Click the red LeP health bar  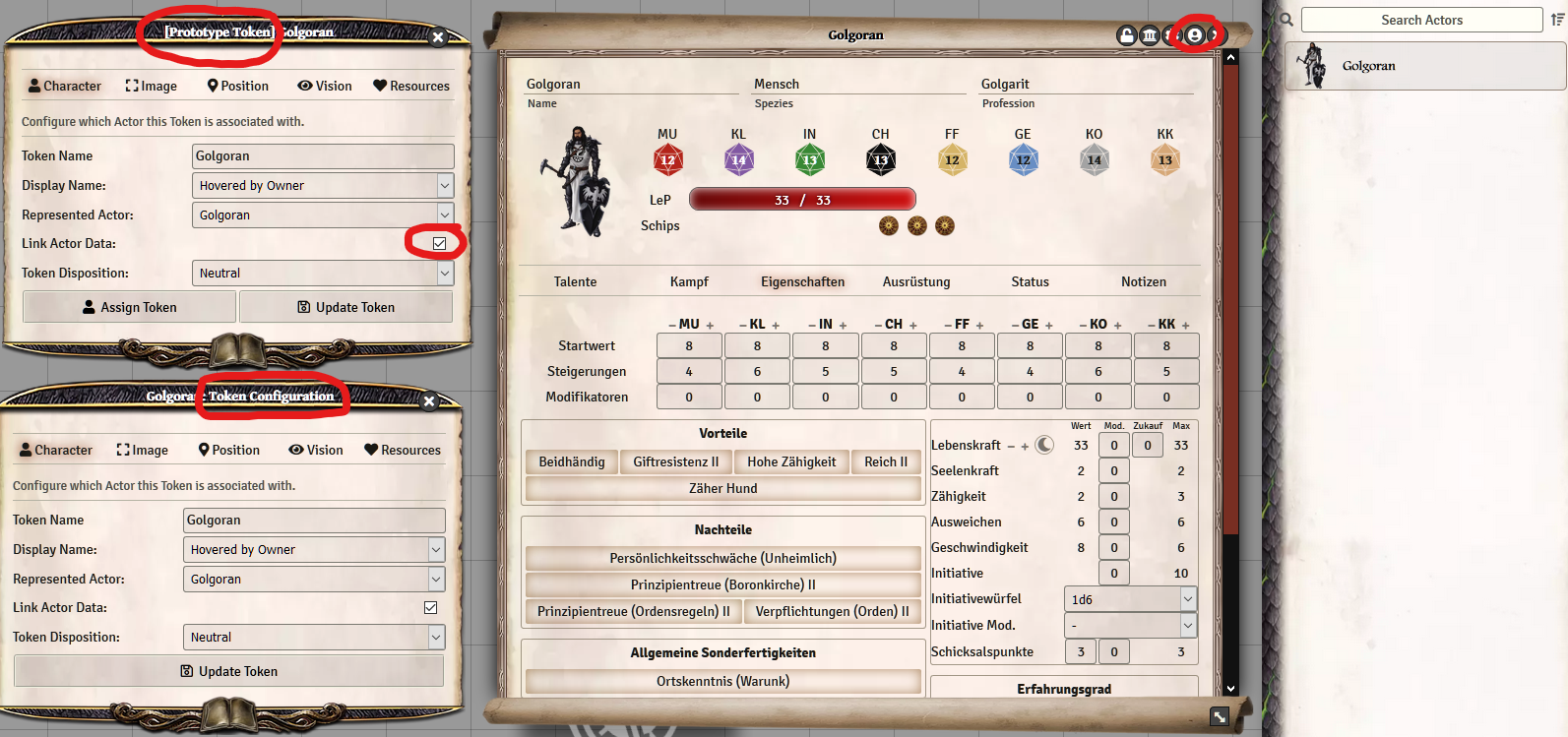(802, 200)
